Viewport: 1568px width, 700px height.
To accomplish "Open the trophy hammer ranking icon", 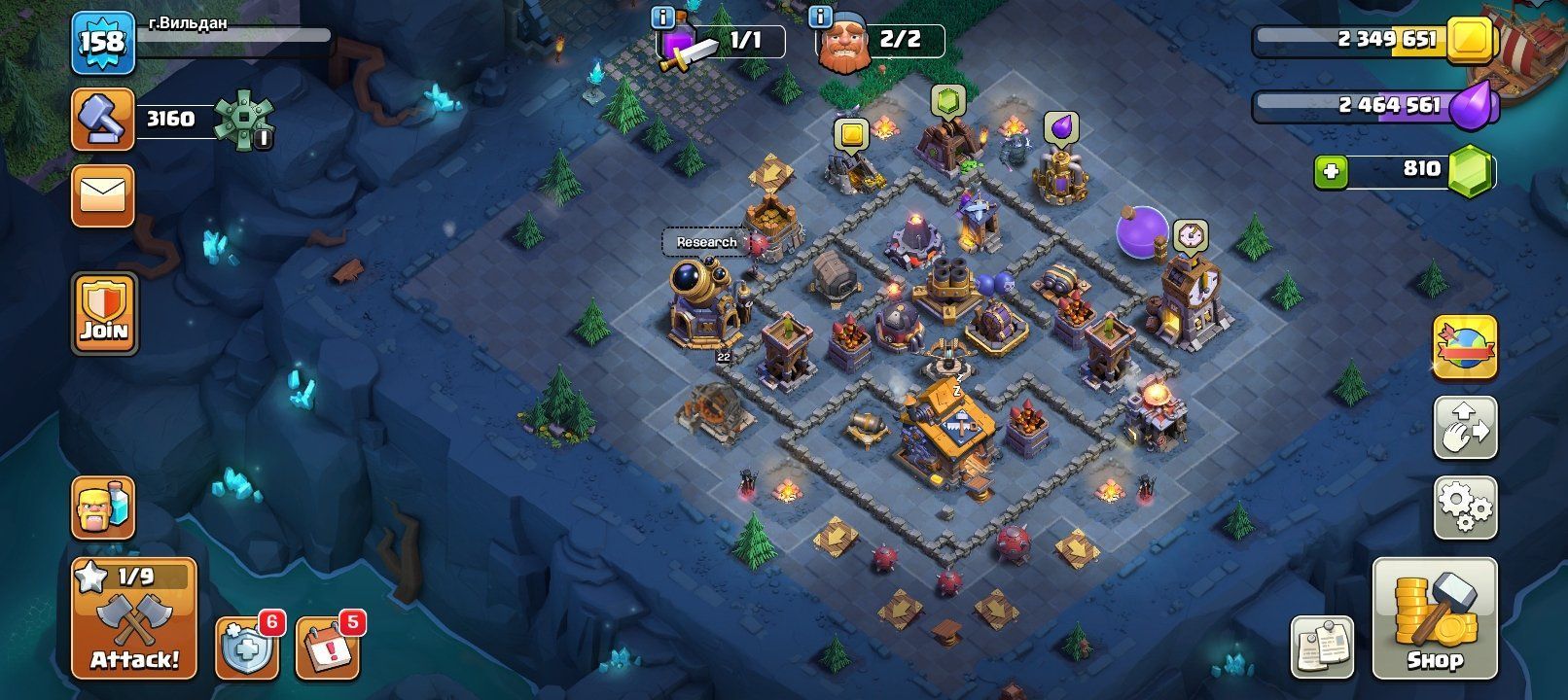I will (x=102, y=120).
